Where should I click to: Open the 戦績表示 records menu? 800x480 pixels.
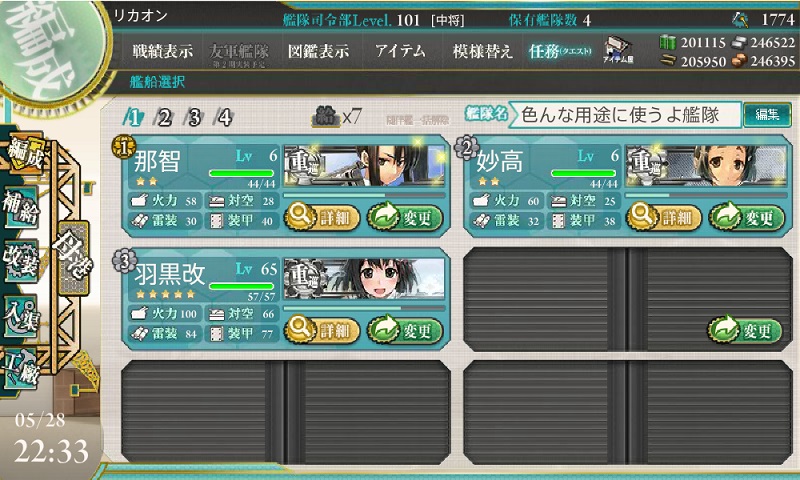coord(165,51)
